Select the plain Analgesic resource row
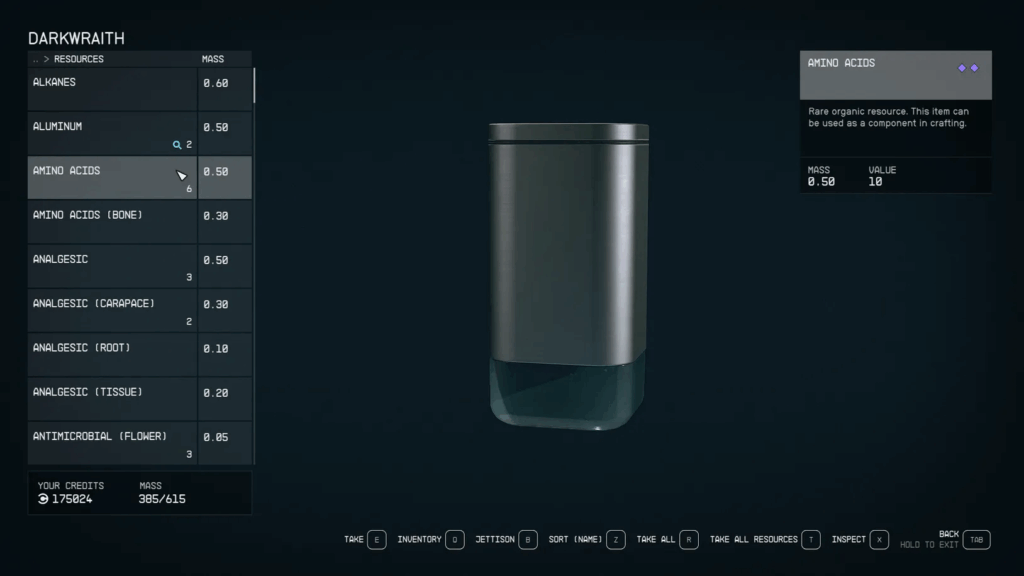This screenshot has width=1024, height=576. pos(112,265)
